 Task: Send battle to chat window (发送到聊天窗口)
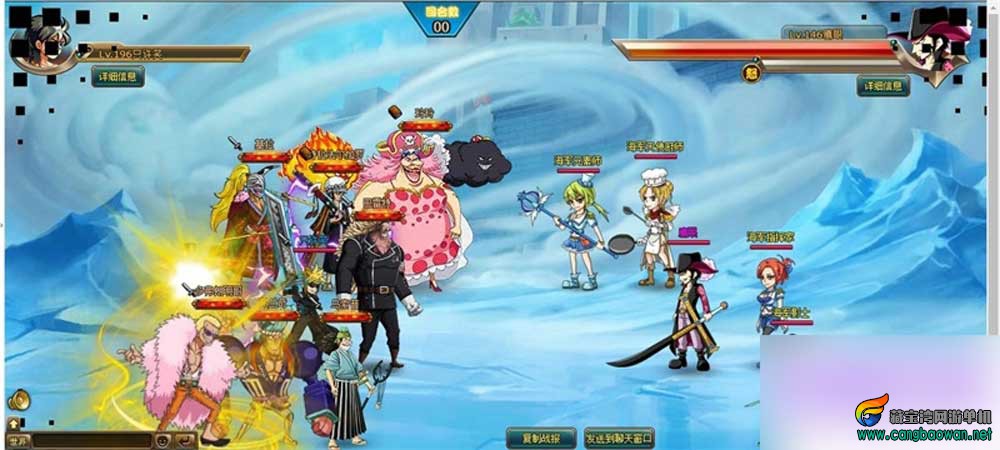pos(619,438)
